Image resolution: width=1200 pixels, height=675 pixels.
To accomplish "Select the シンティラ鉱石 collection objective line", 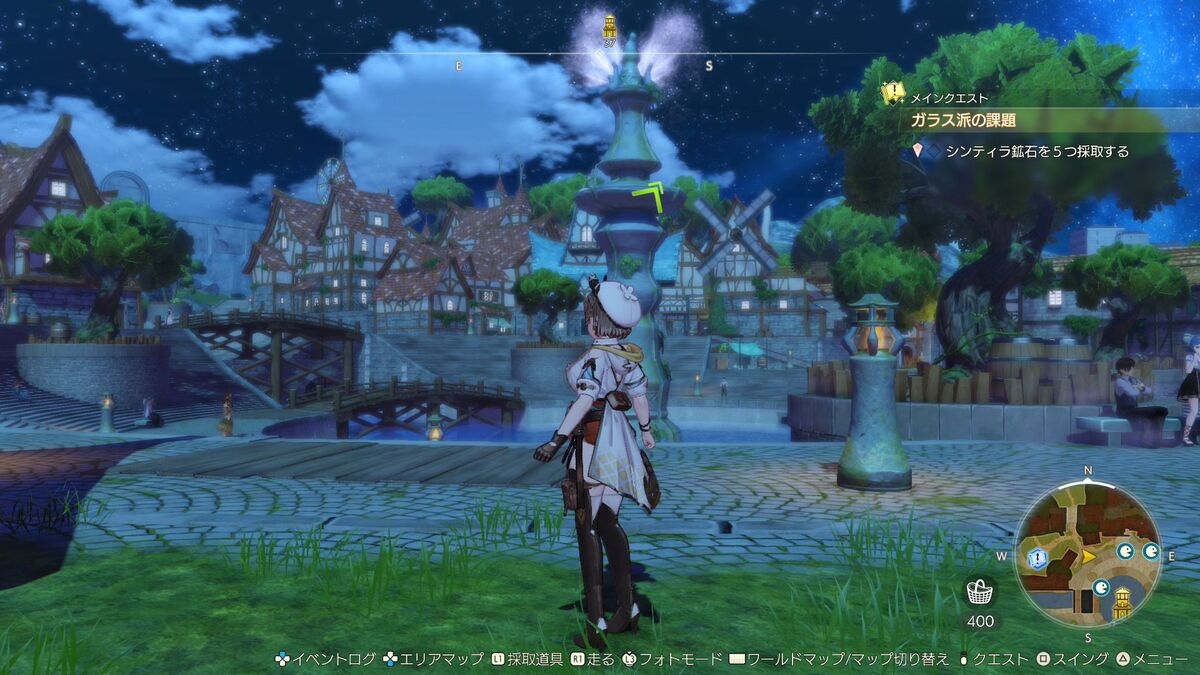I will point(1038,152).
